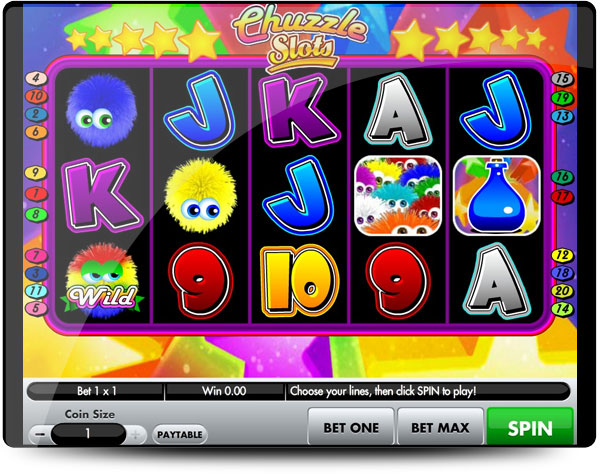The width and height of the screenshot is (600, 474).
Task: Open the PAYTABLE
Action: pyautogui.click(x=181, y=435)
